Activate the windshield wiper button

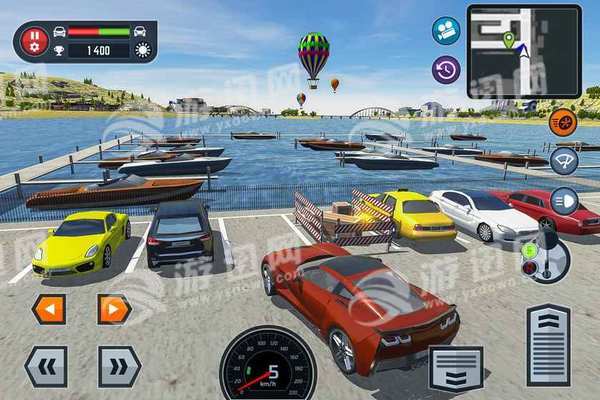click(x=564, y=161)
